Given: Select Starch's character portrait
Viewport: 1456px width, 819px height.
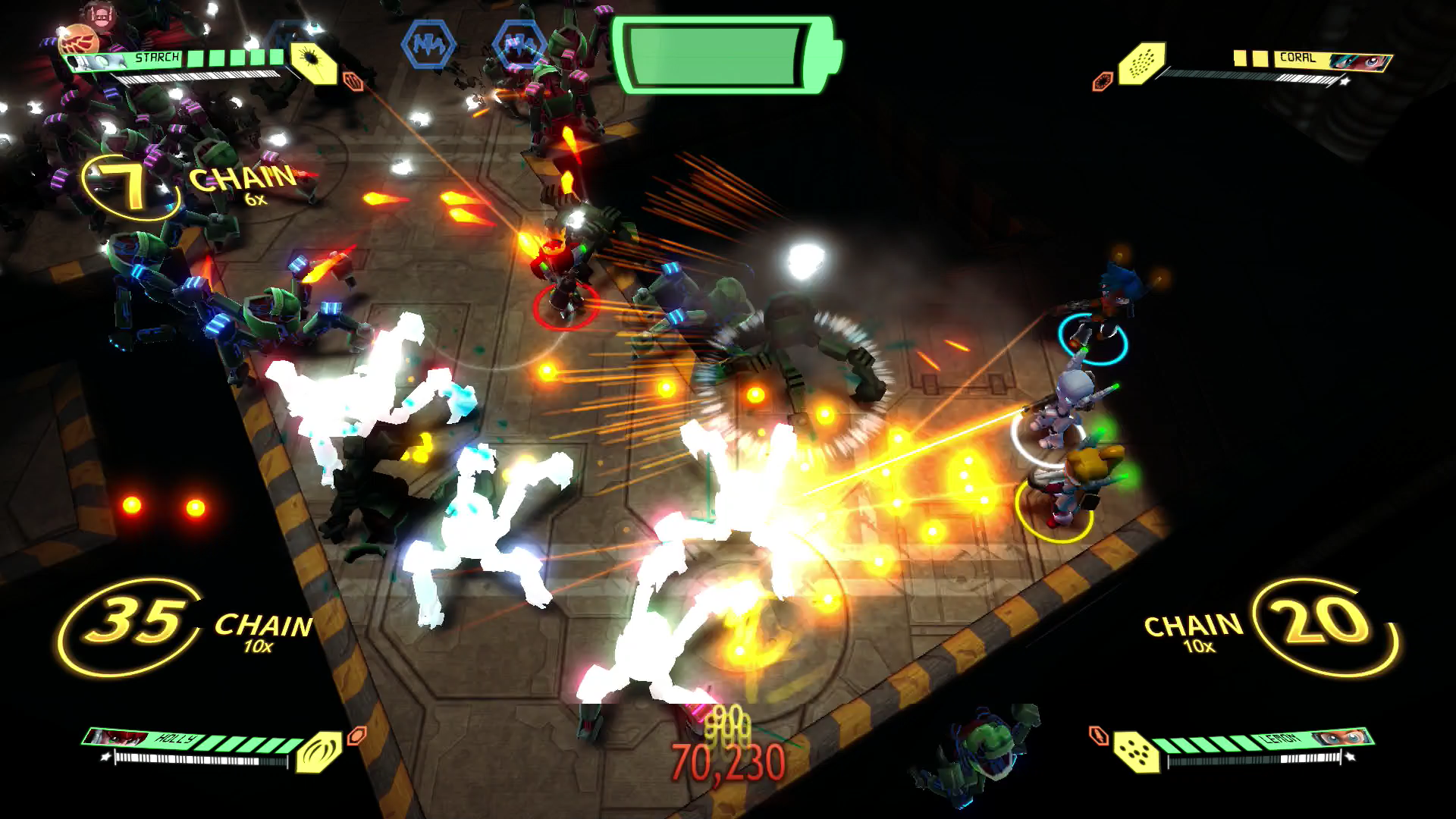Looking at the screenshot, I should (x=99, y=63).
